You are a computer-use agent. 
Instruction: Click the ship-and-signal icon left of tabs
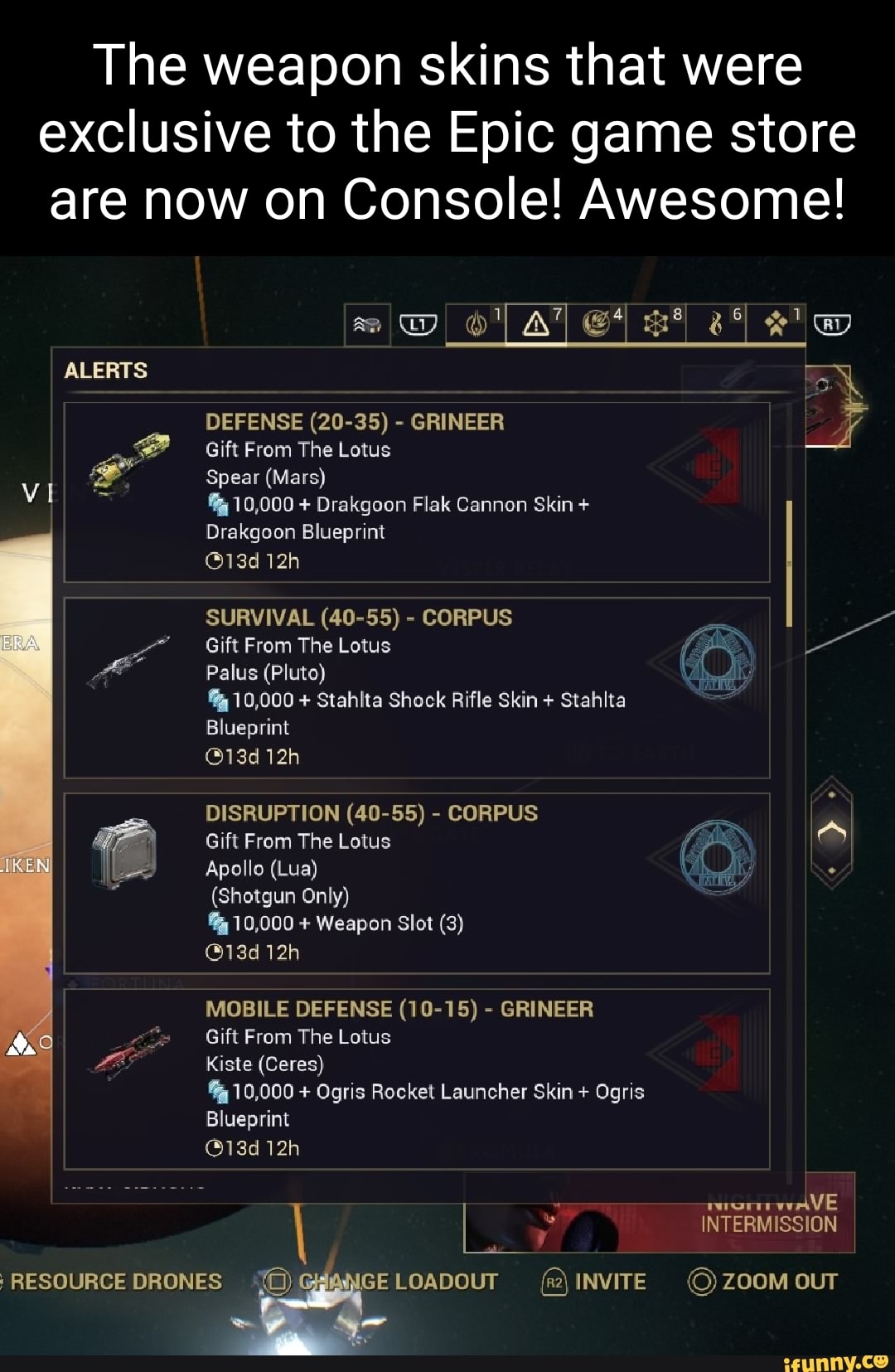[x=367, y=325]
